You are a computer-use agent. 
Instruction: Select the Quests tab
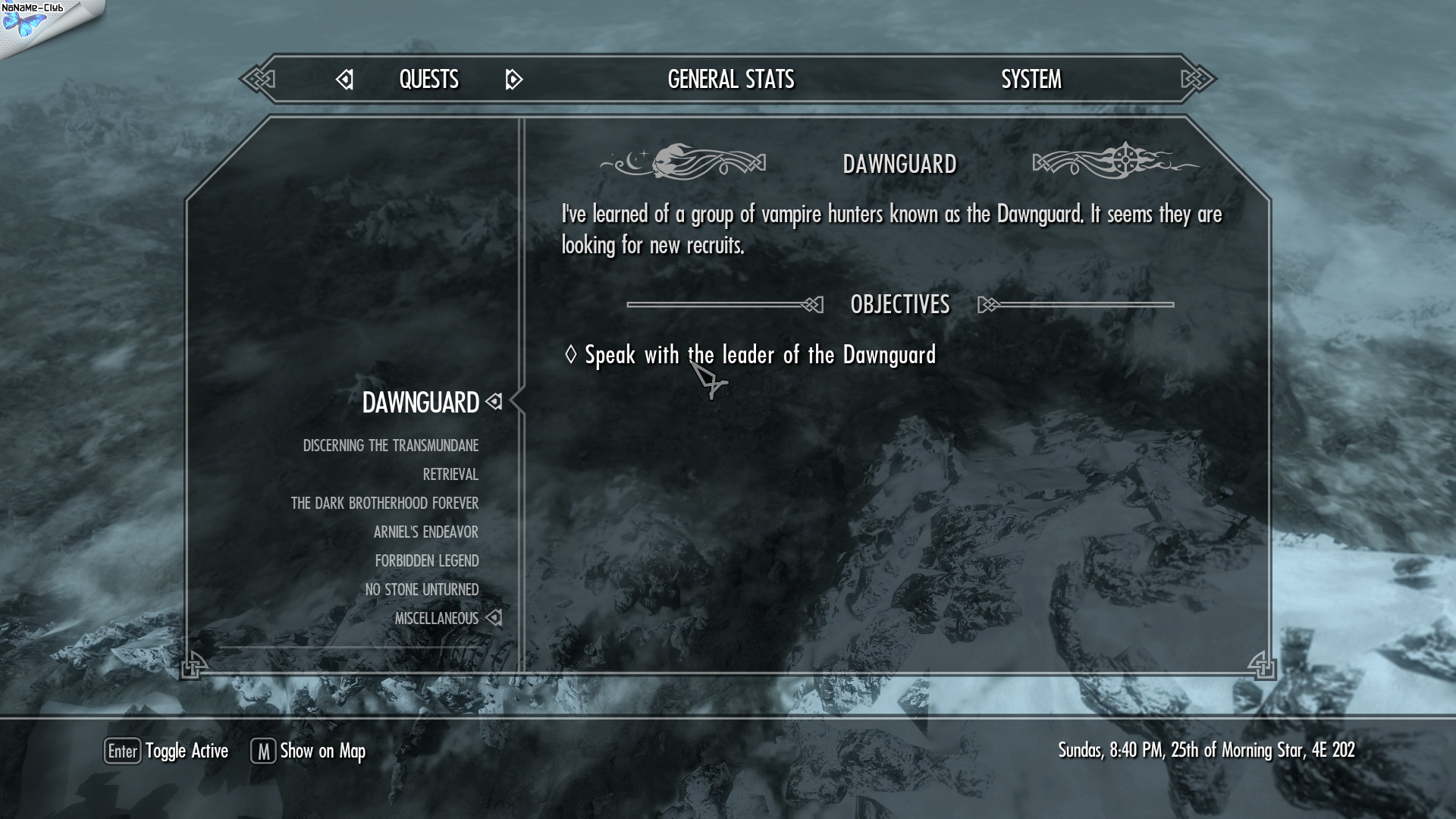[428, 80]
